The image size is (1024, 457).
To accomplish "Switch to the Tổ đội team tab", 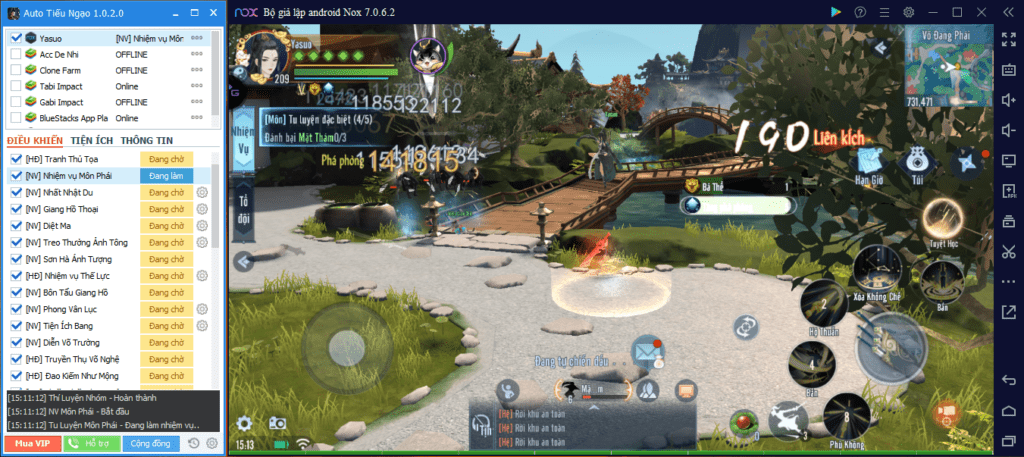I will pos(242,213).
